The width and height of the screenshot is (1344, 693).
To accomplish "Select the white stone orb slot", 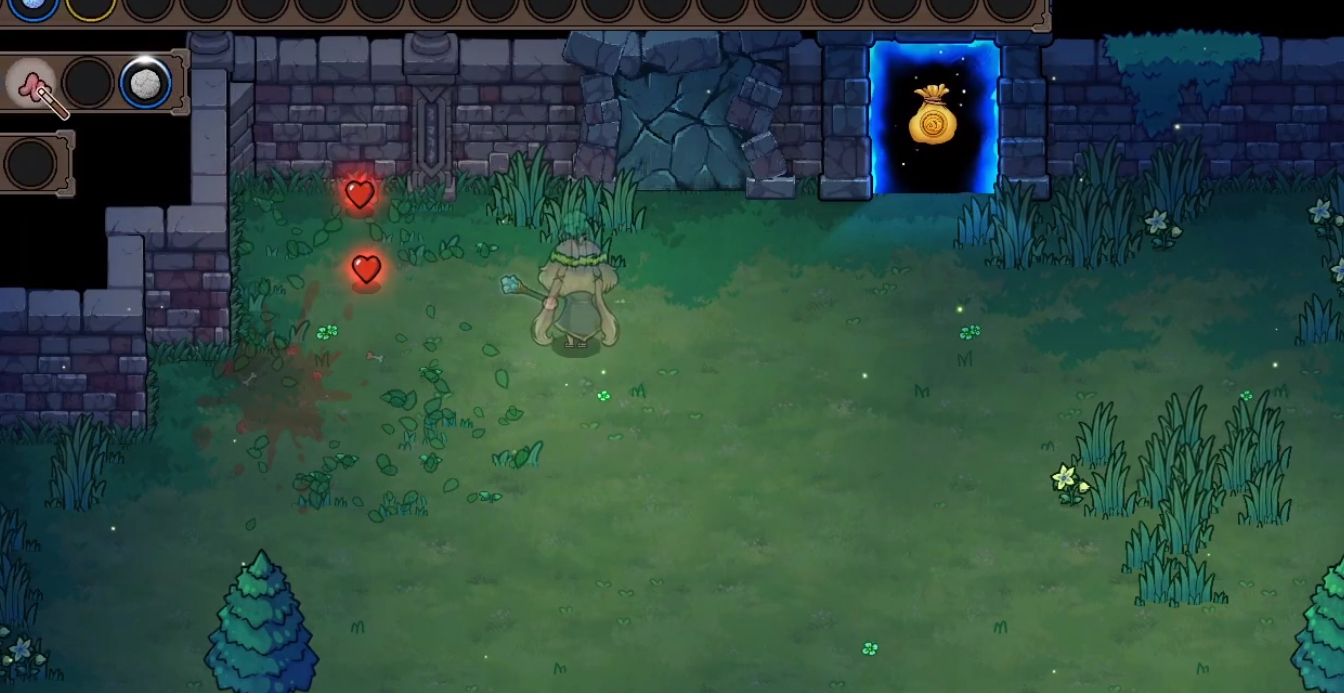I will click(145, 83).
